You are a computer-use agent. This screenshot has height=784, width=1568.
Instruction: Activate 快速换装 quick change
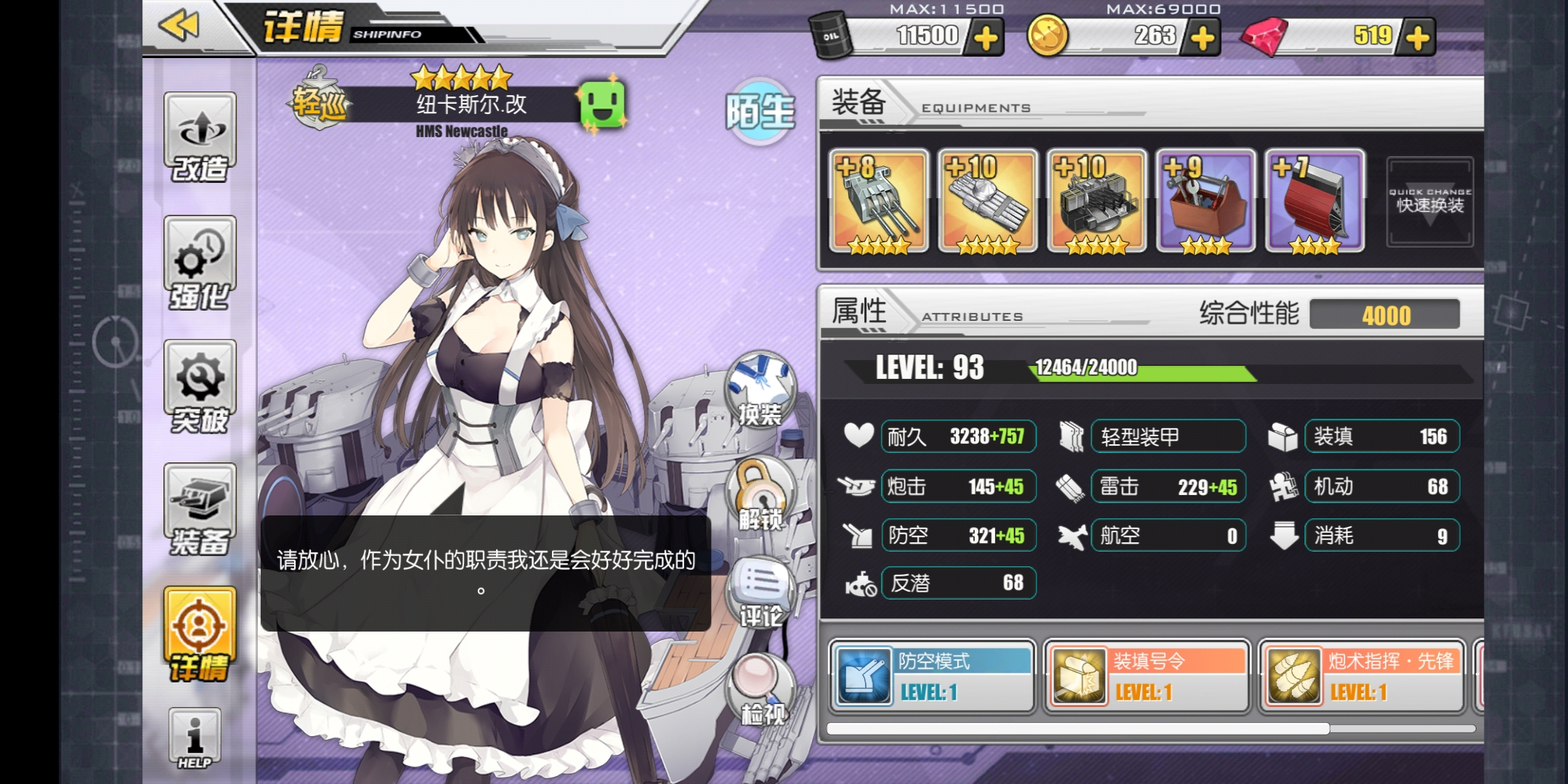pos(1429,202)
